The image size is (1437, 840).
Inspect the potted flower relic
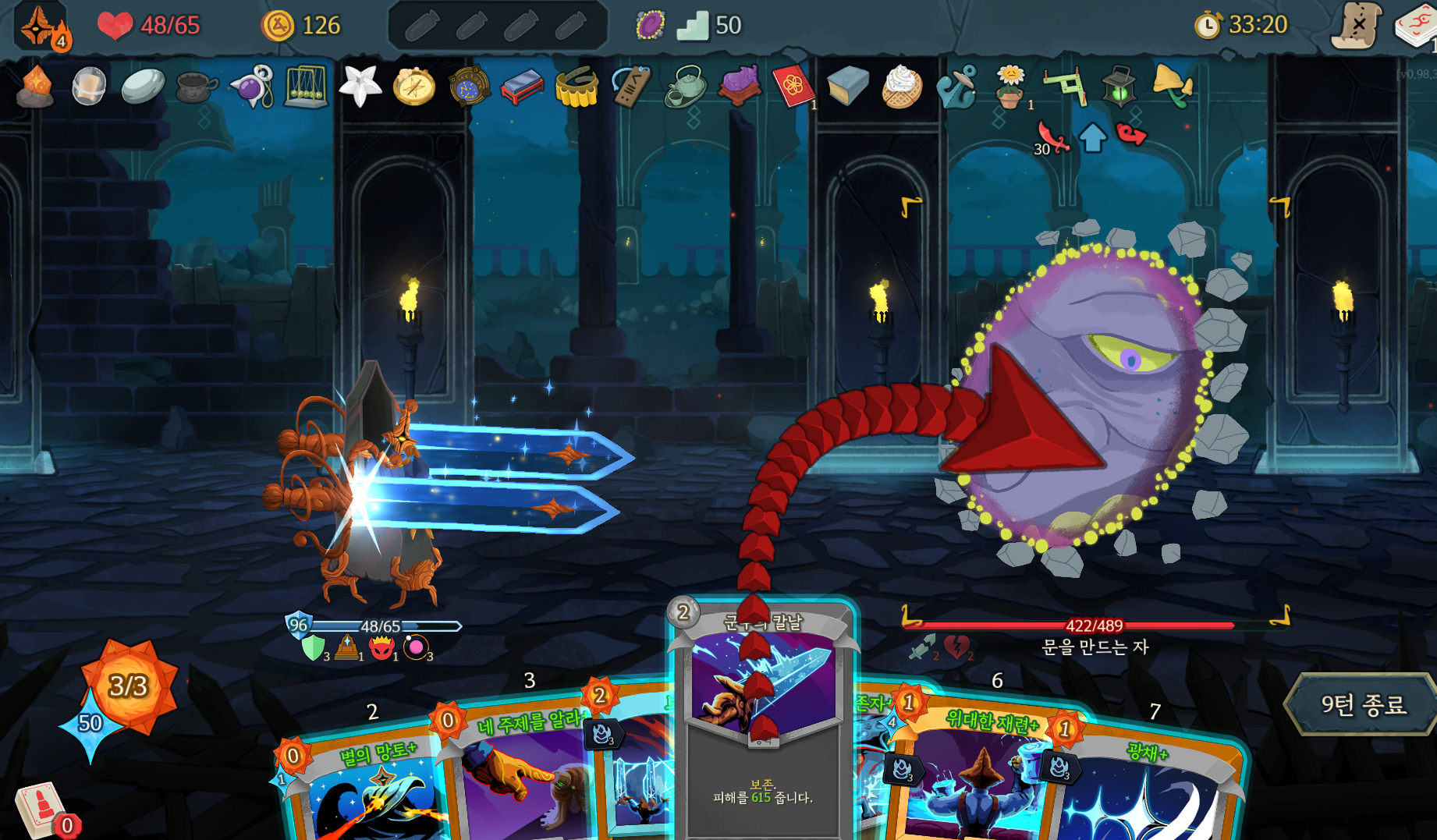coord(1010,86)
